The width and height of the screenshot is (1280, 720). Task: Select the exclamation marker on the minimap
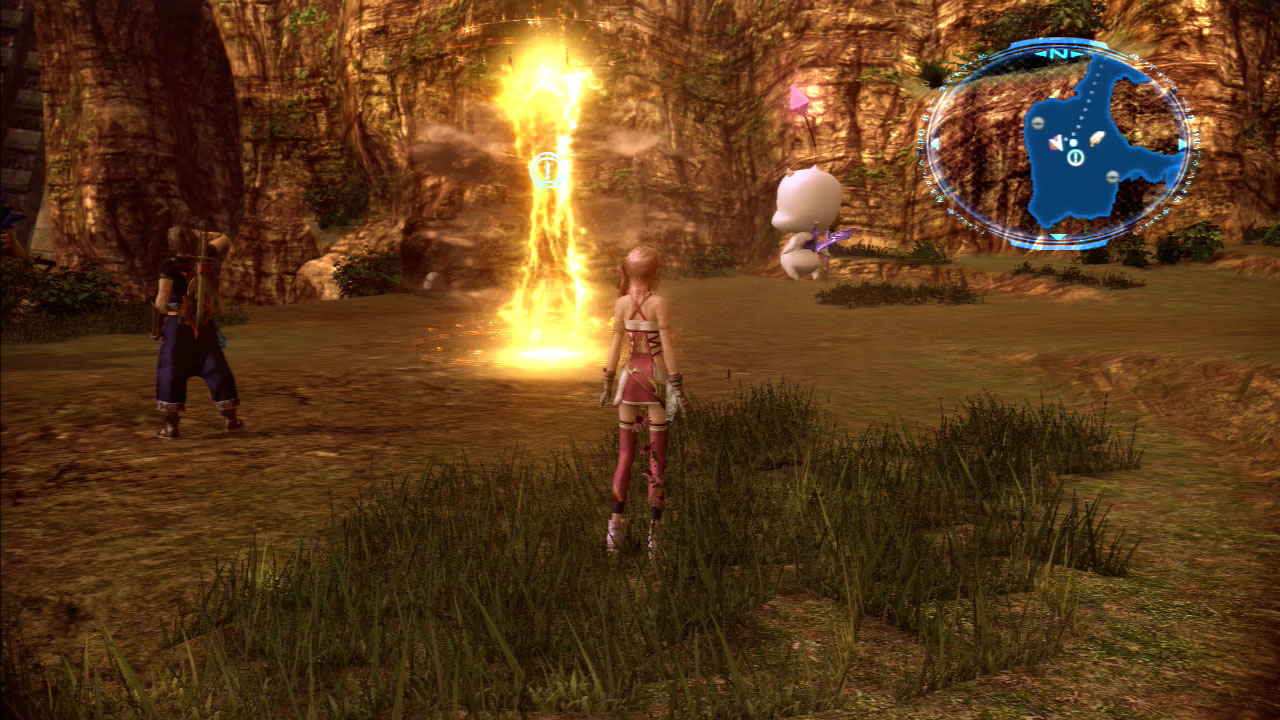tap(1075, 157)
